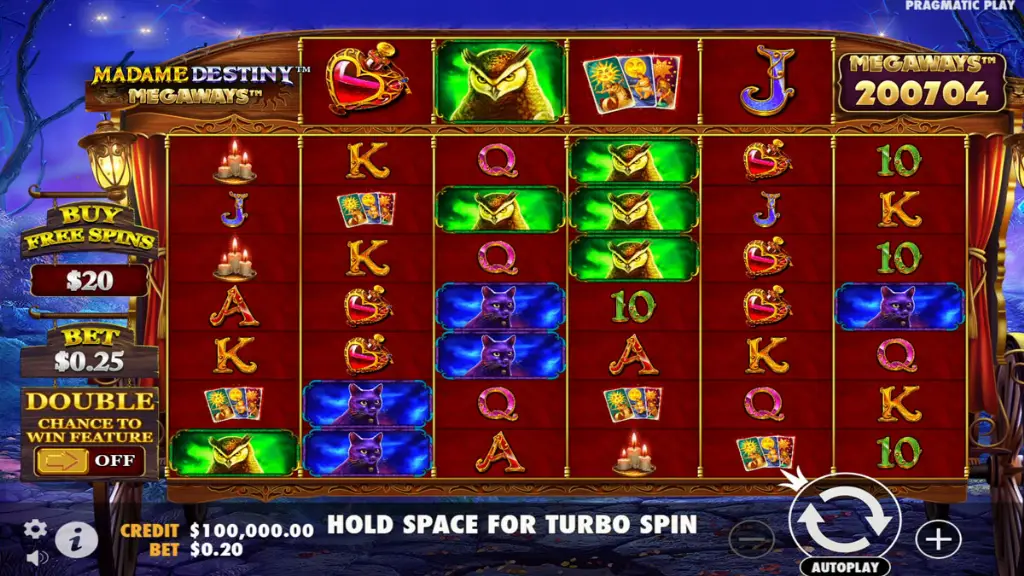
Task: Show the game info paytable
Action: pos(76,540)
